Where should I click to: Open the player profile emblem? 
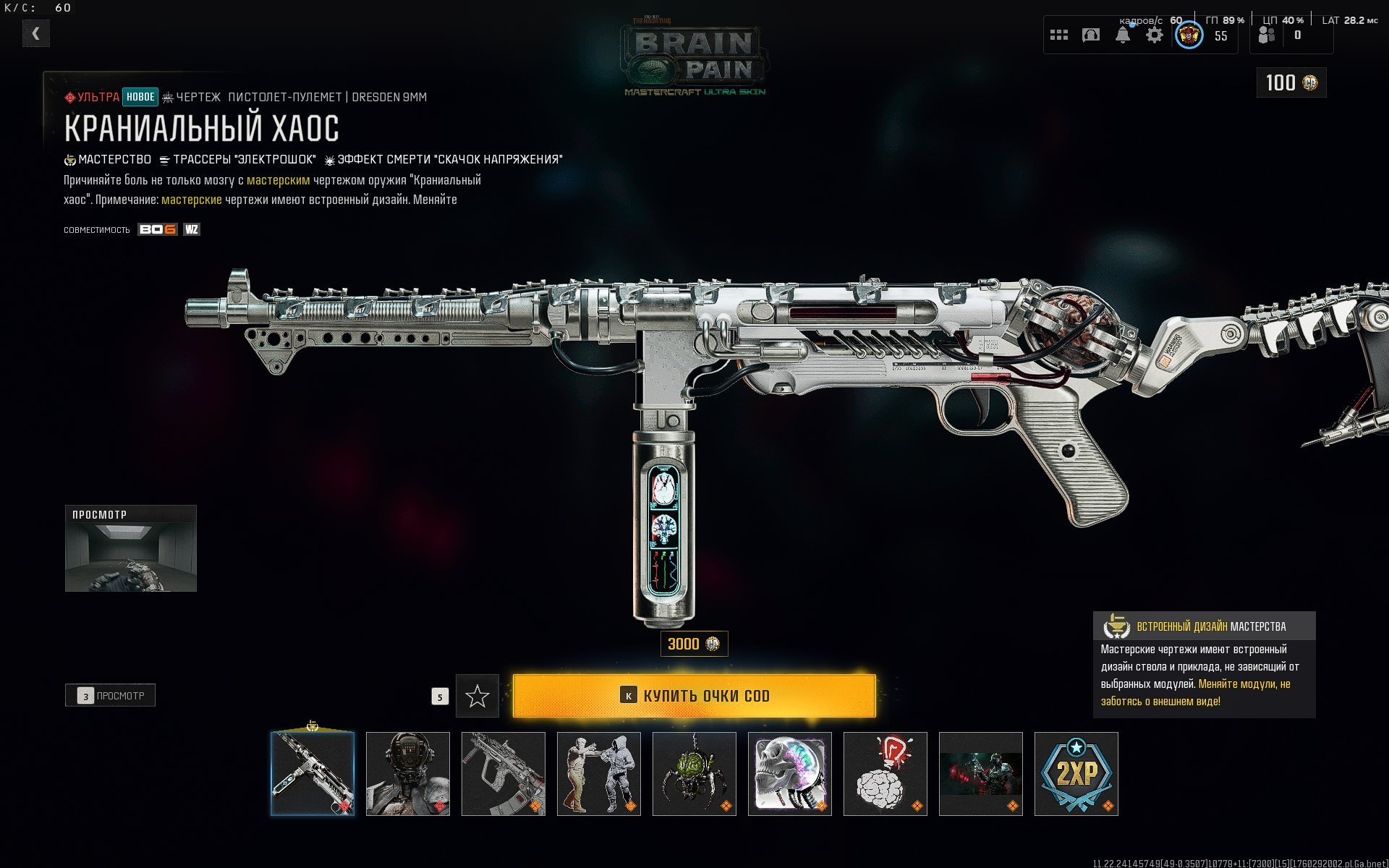click(x=1189, y=35)
